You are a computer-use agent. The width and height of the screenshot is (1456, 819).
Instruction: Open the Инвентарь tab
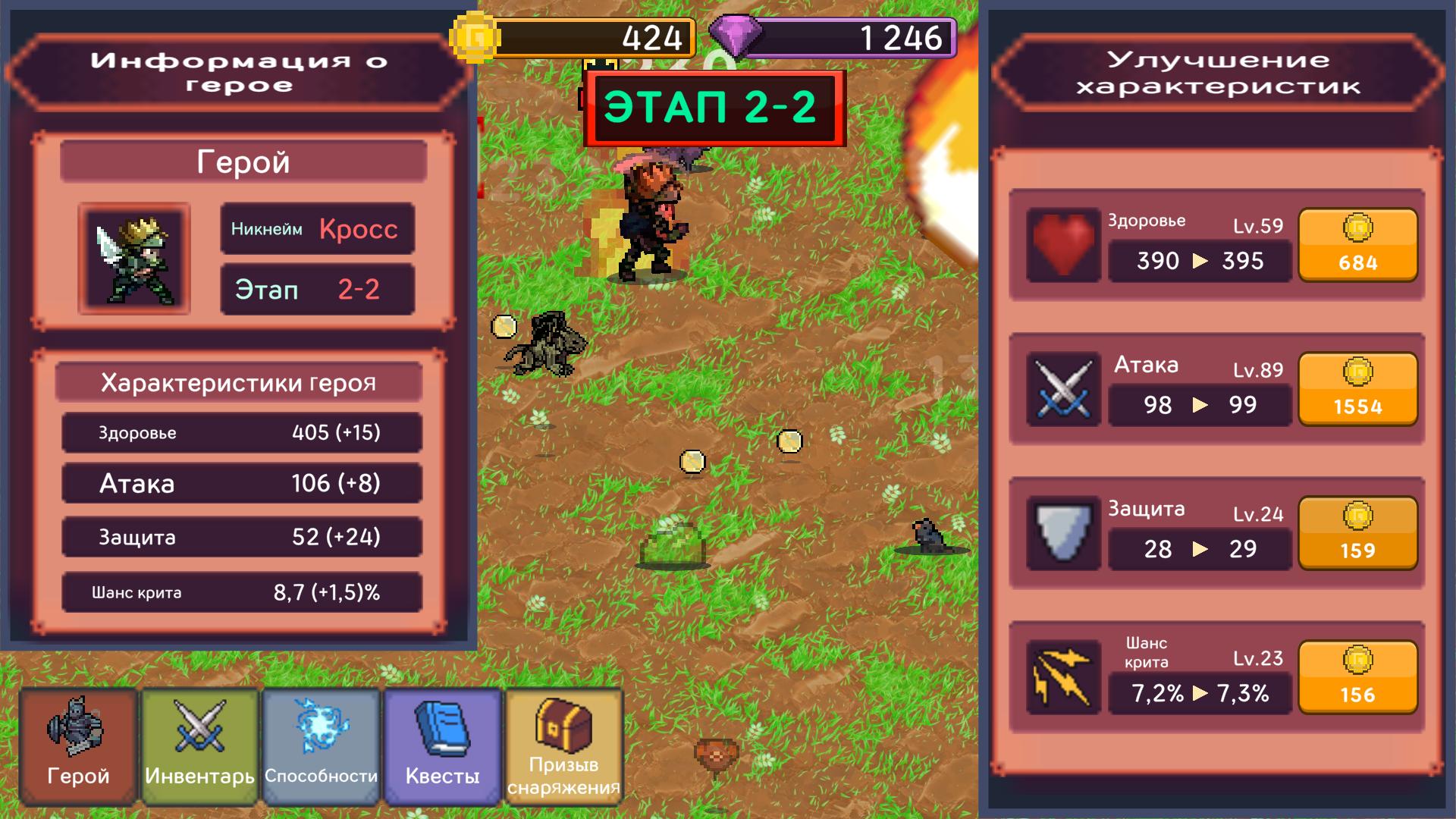pyautogui.click(x=197, y=747)
